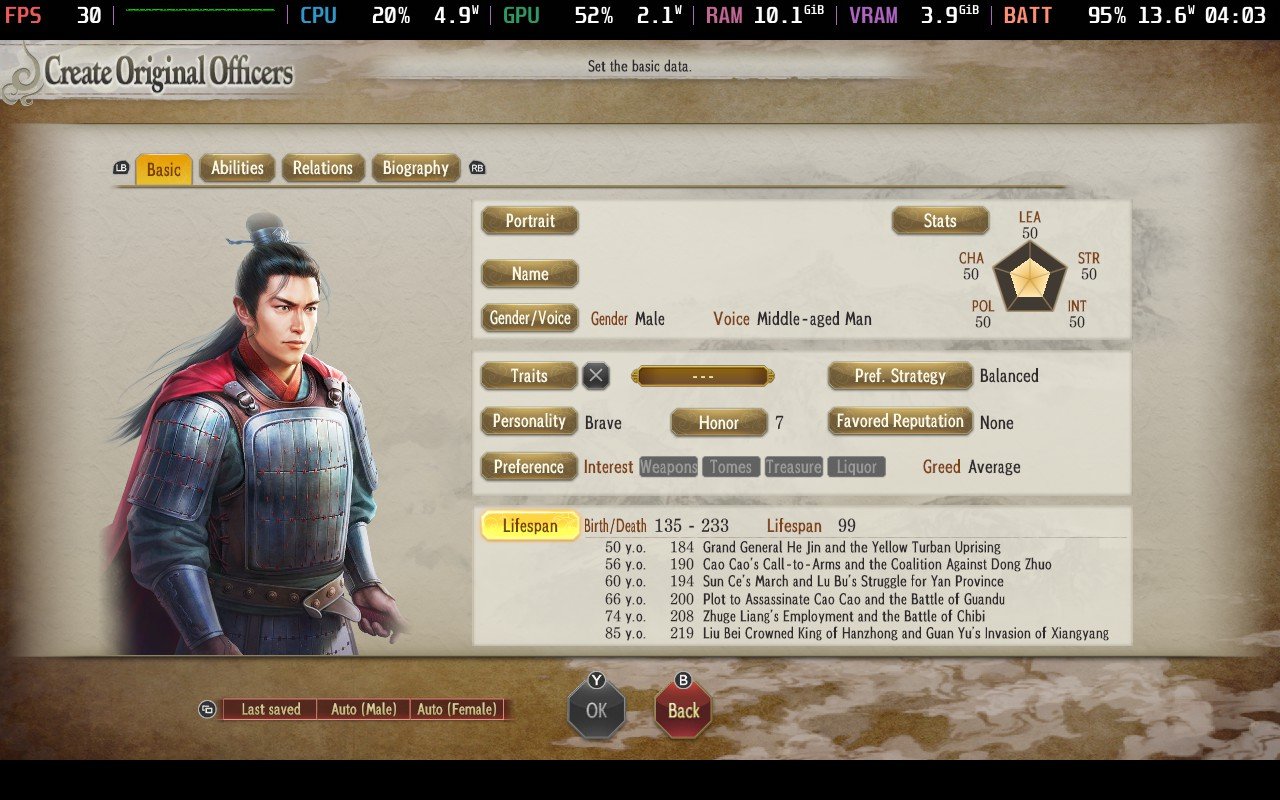1280x800 pixels.
Task: Open the Lifespan settings
Action: (529, 524)
